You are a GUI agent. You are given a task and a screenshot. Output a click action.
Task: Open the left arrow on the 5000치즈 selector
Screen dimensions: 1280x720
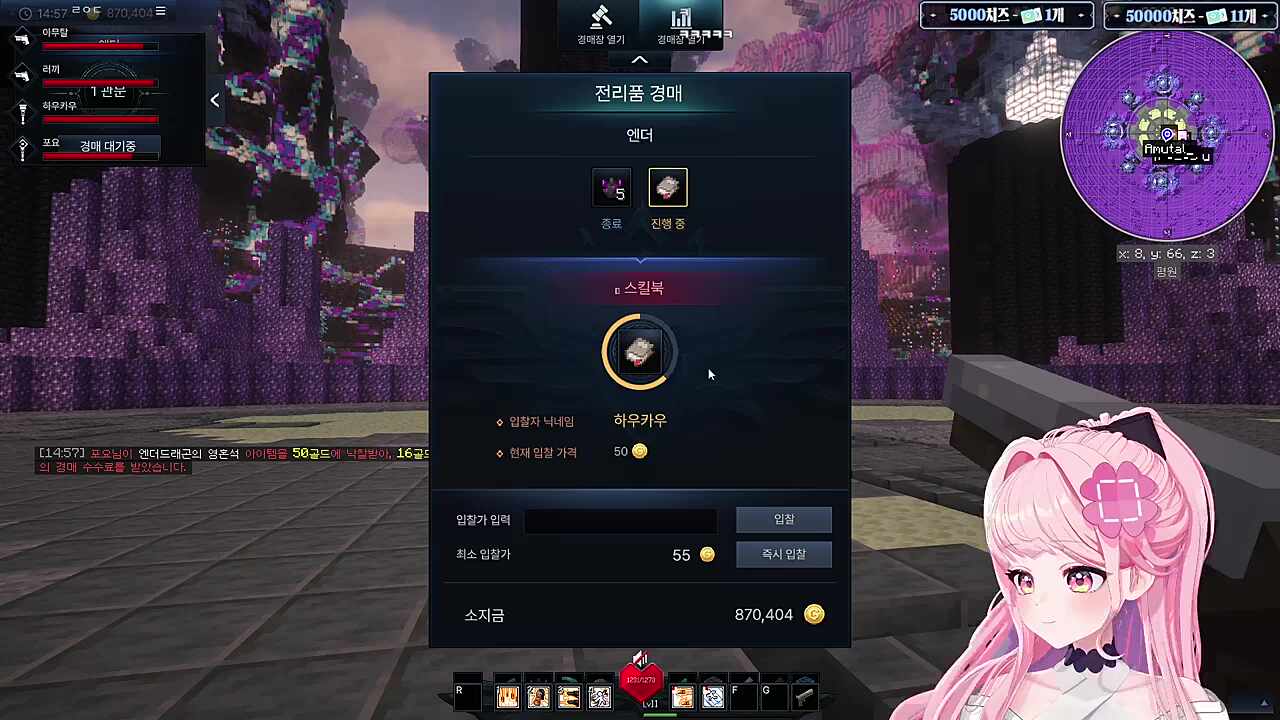(934, 15)
